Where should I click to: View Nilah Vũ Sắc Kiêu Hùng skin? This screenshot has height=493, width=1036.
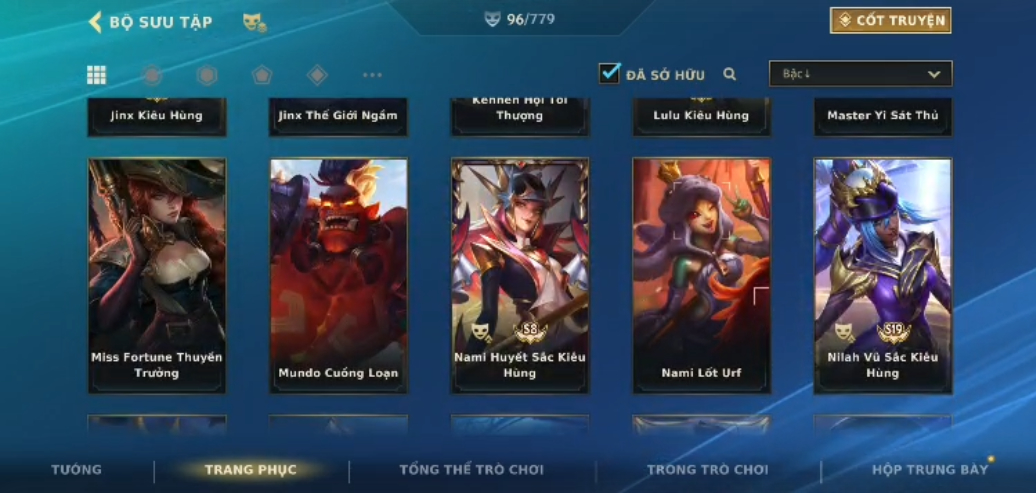tap(883, 275)
